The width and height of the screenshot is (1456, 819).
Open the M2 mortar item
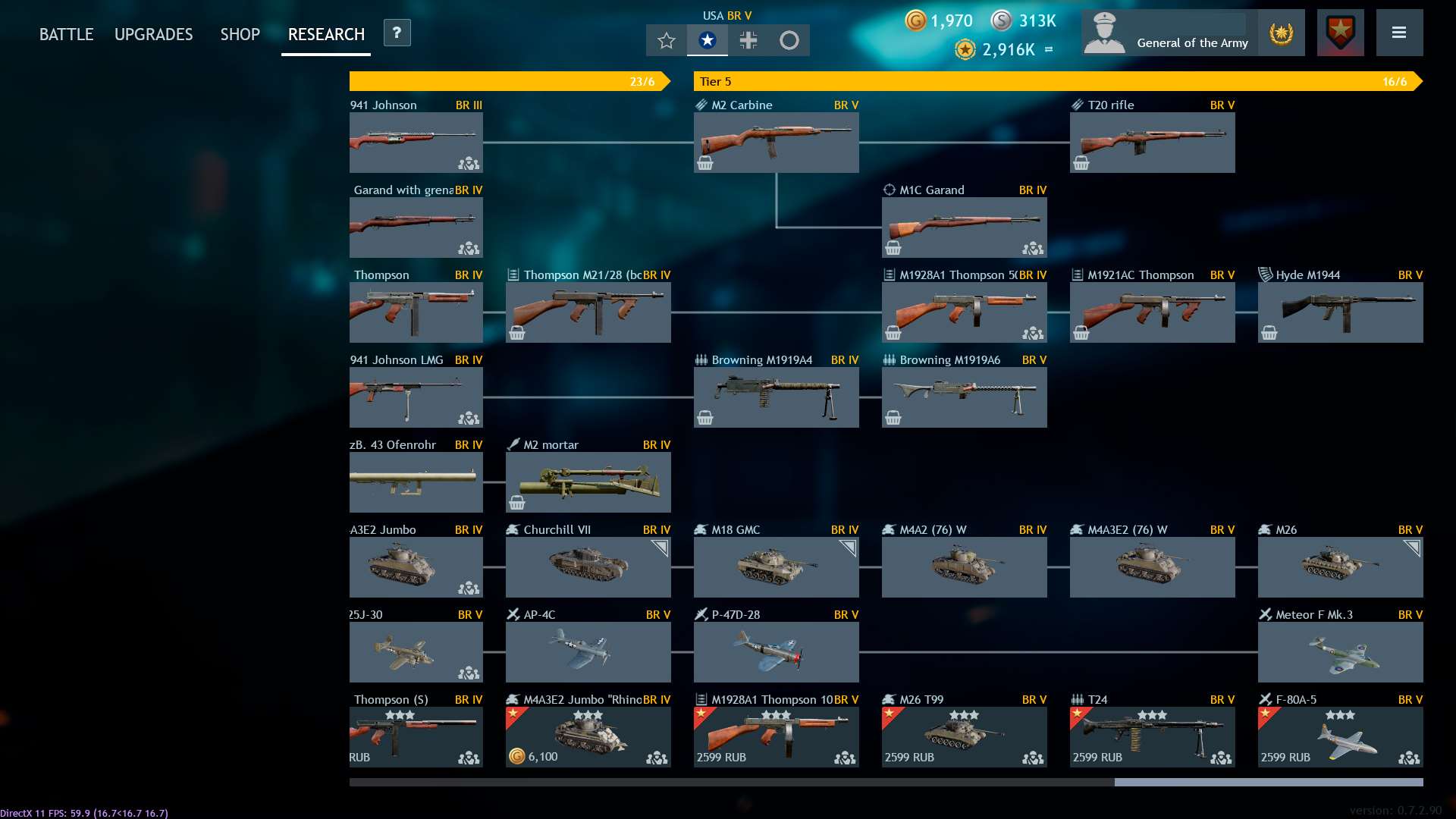click(x=588, y=482)
